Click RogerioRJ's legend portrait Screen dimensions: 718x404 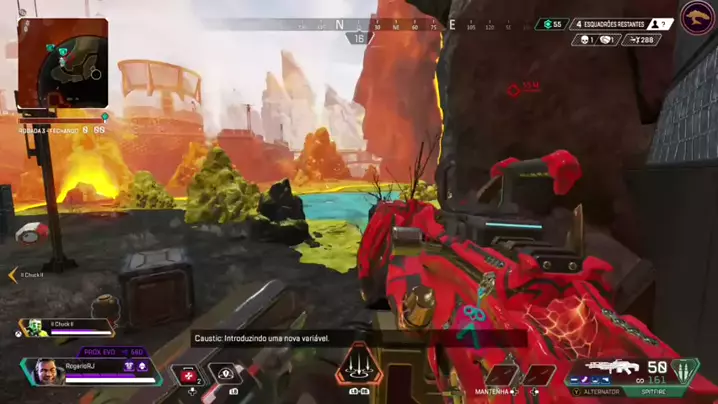click(47, 372)
